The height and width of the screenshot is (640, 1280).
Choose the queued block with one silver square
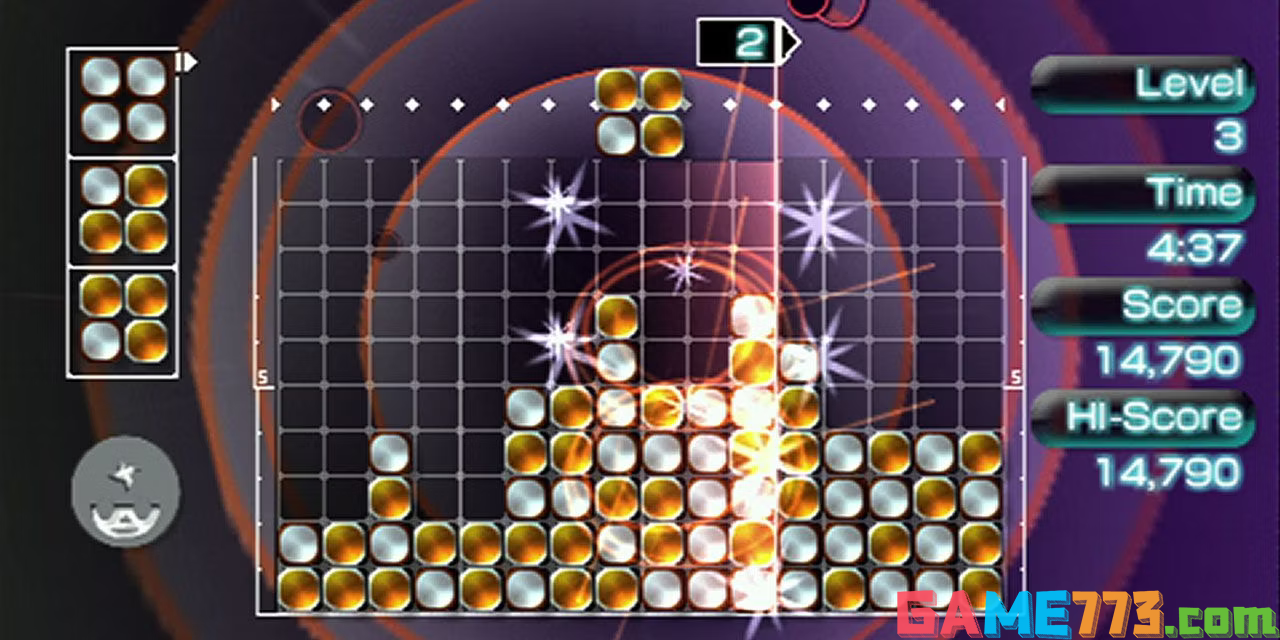(x=124, y=210)
